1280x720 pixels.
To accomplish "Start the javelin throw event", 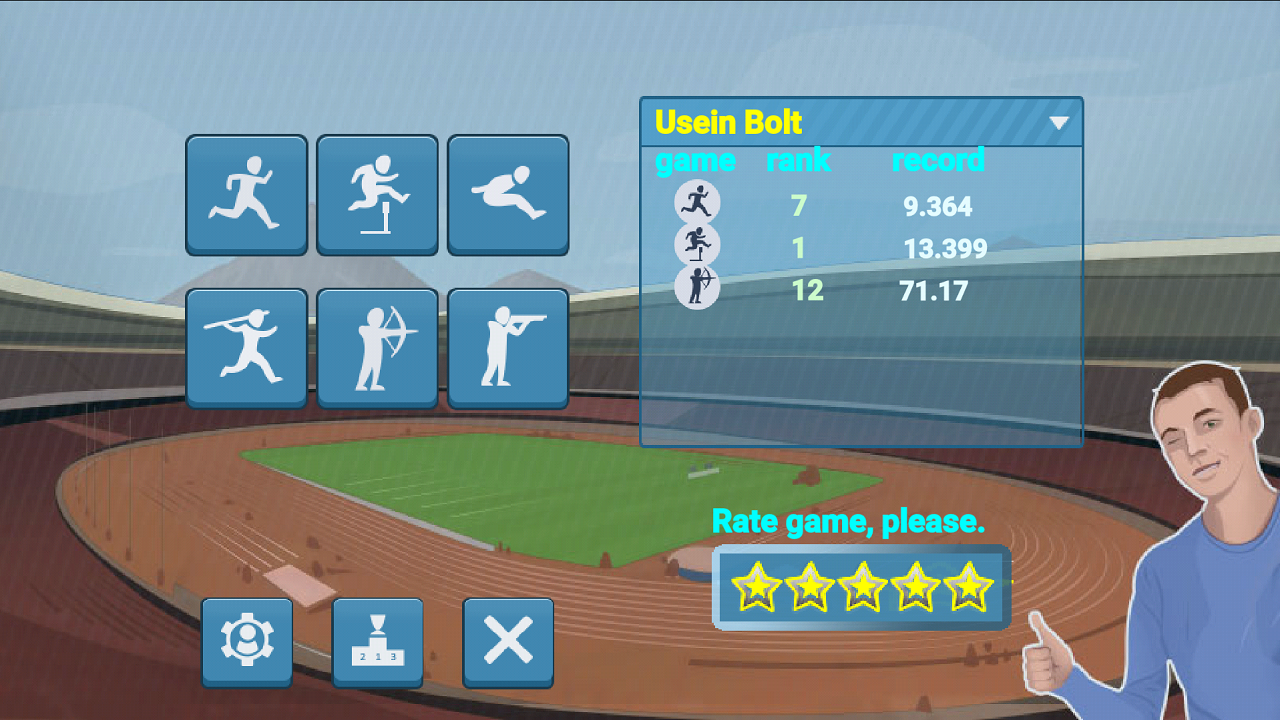I will coord(246,347).
